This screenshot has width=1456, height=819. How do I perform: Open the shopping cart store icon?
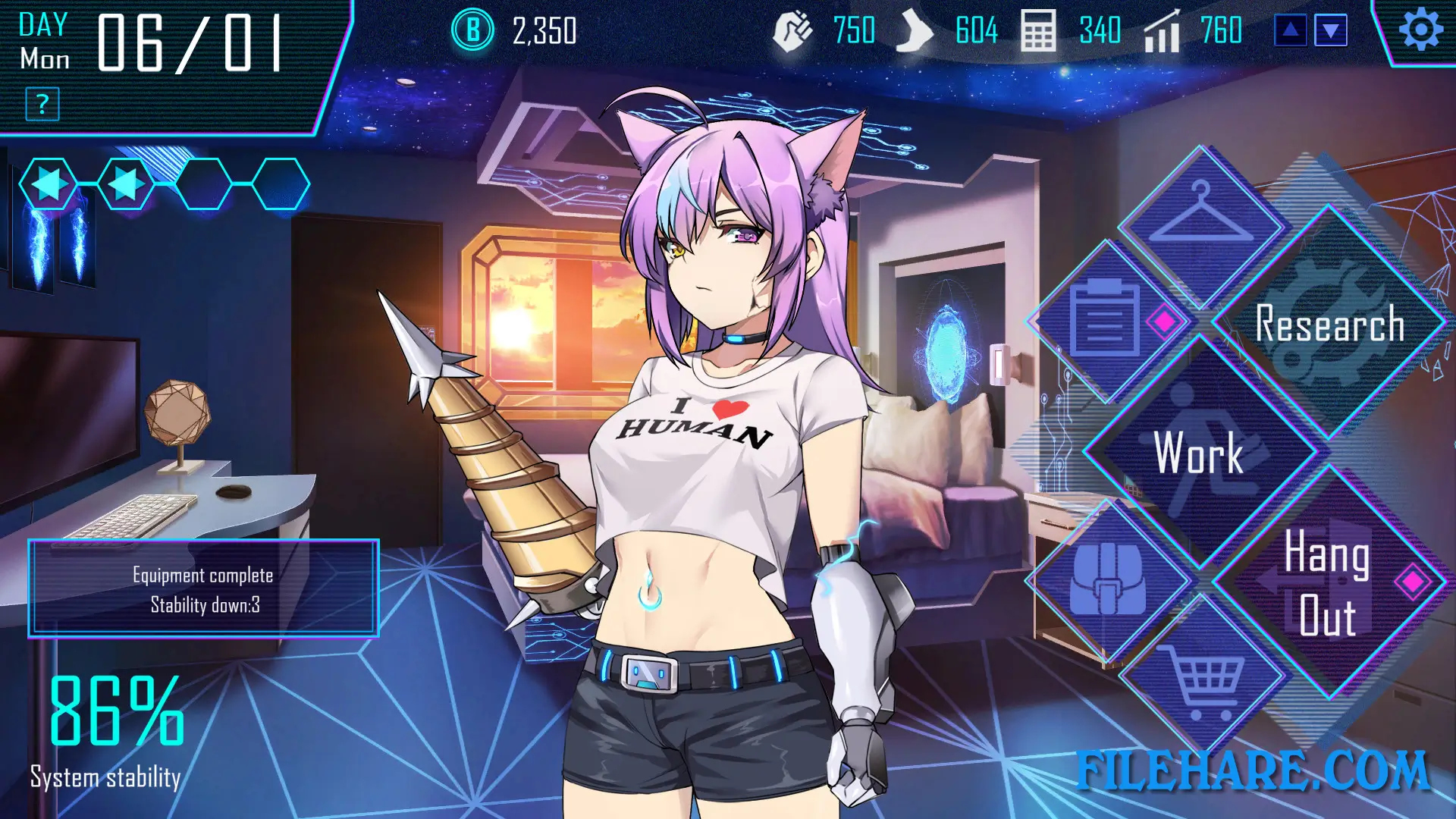[x=1202, y=681]
